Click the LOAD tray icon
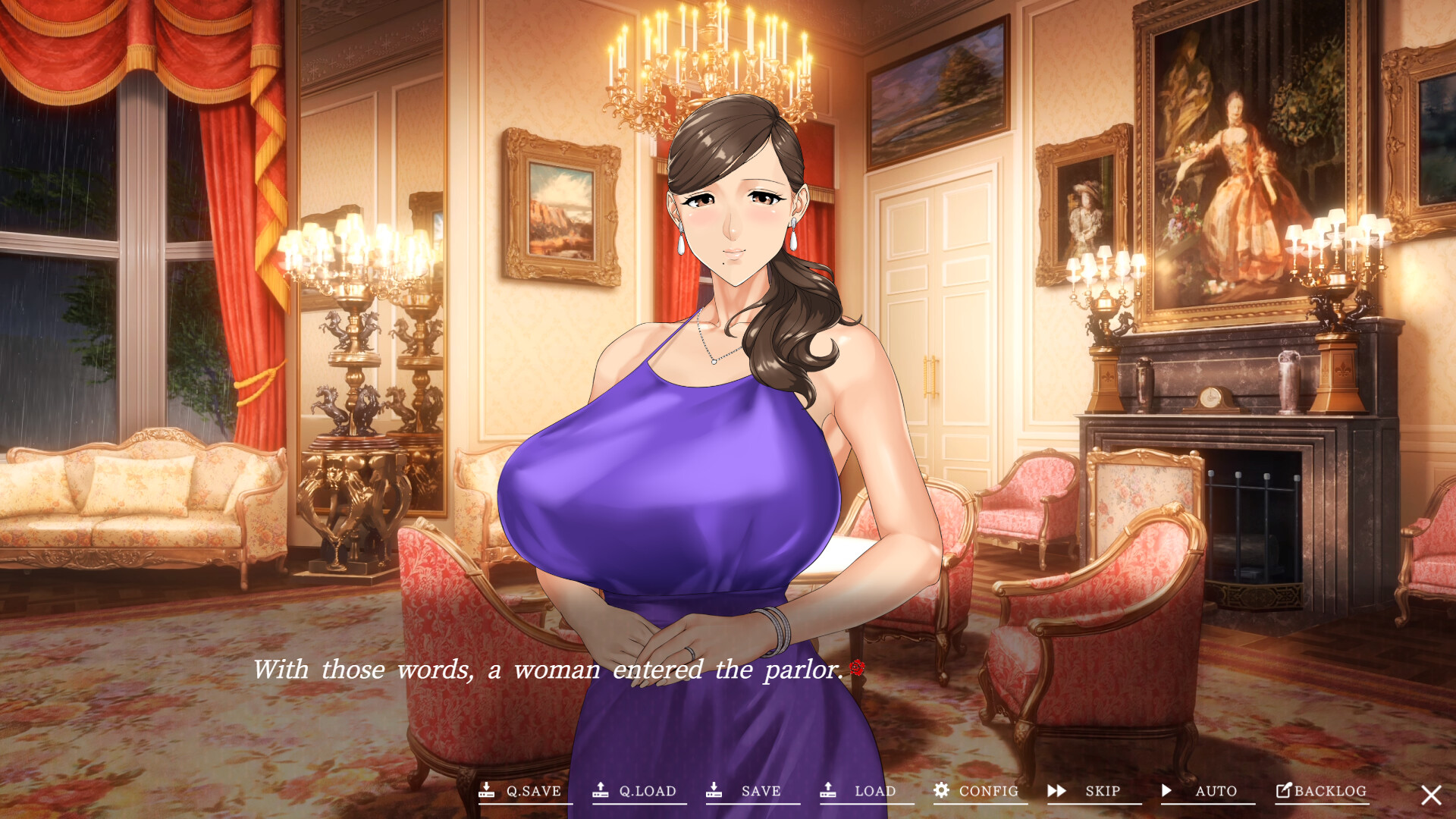Viewport: 1456px width, 819px height. coord(829,791)
